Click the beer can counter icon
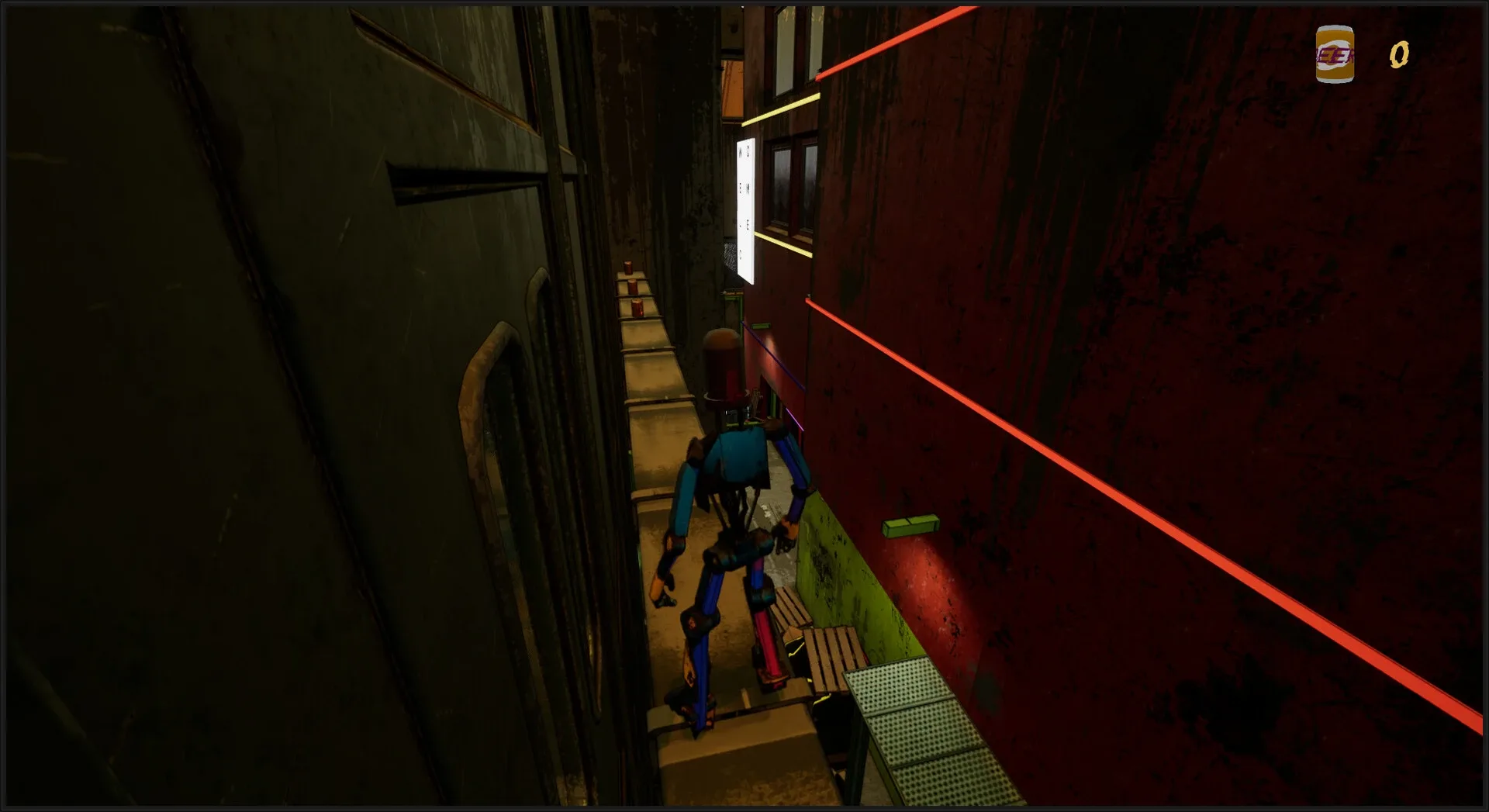 (1335, 55)
